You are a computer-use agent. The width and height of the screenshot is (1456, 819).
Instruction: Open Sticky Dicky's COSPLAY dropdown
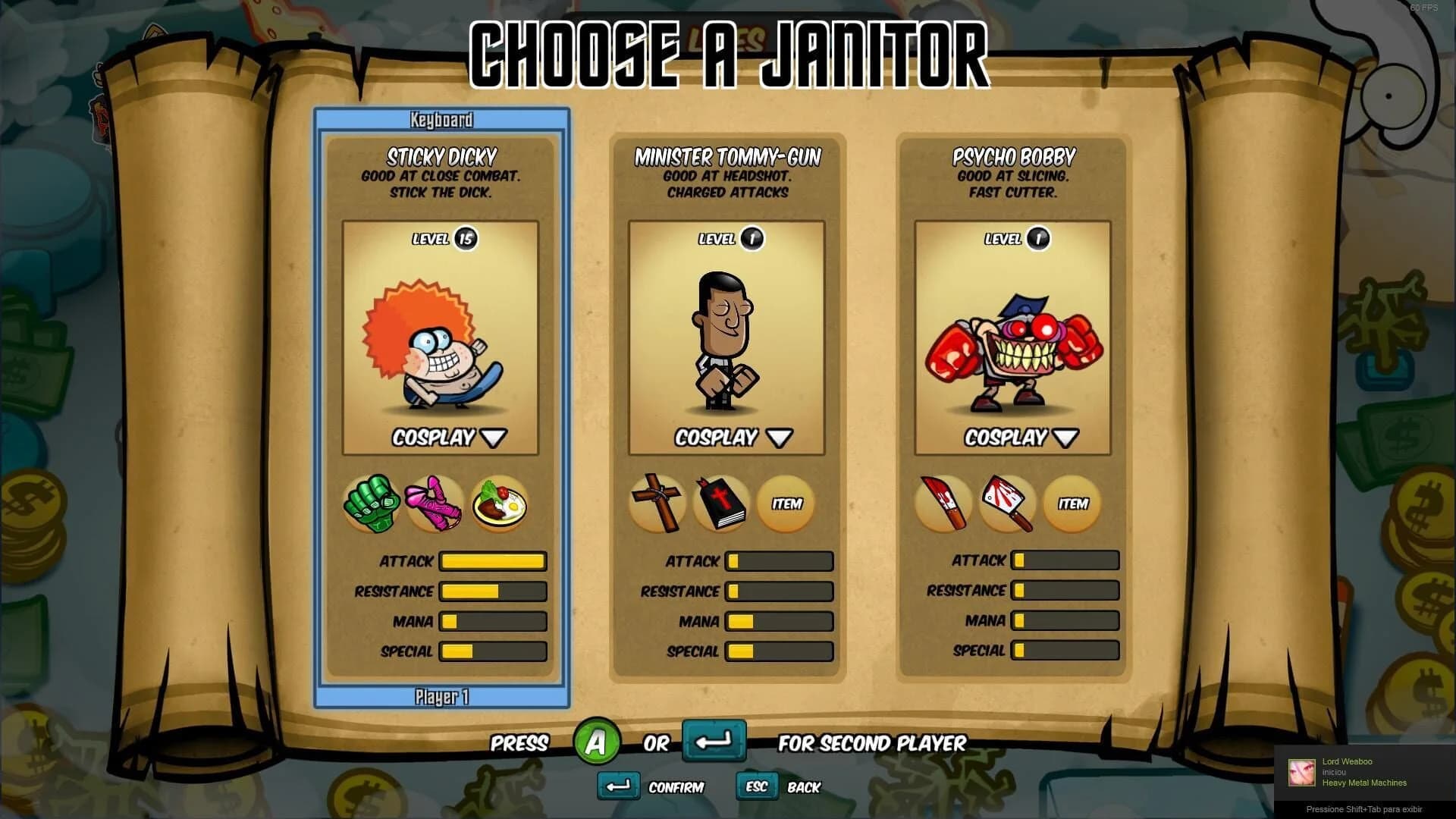(x=442, y=438)
